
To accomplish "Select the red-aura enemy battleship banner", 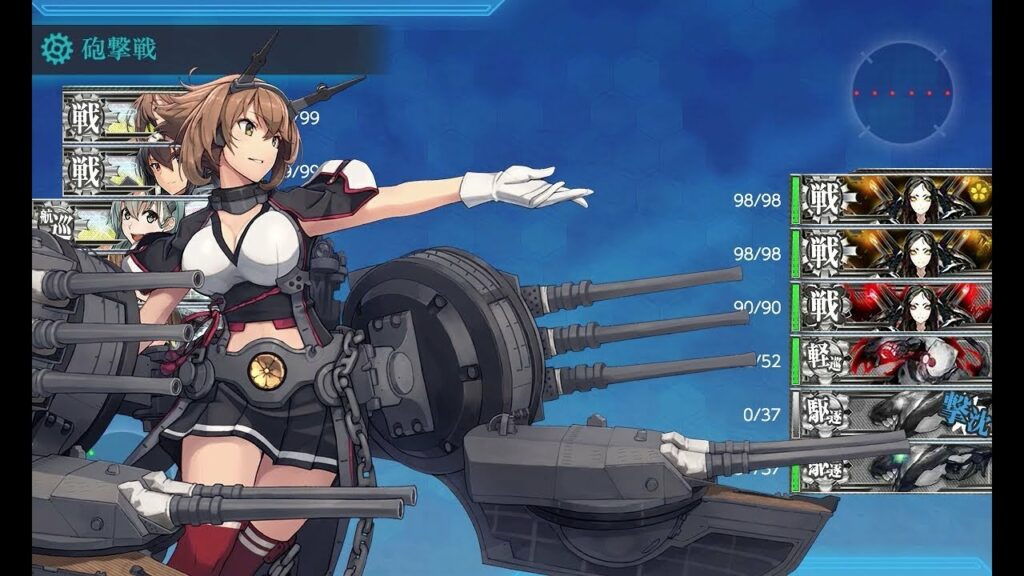I will pyautogui.click(x=890, y=306).
